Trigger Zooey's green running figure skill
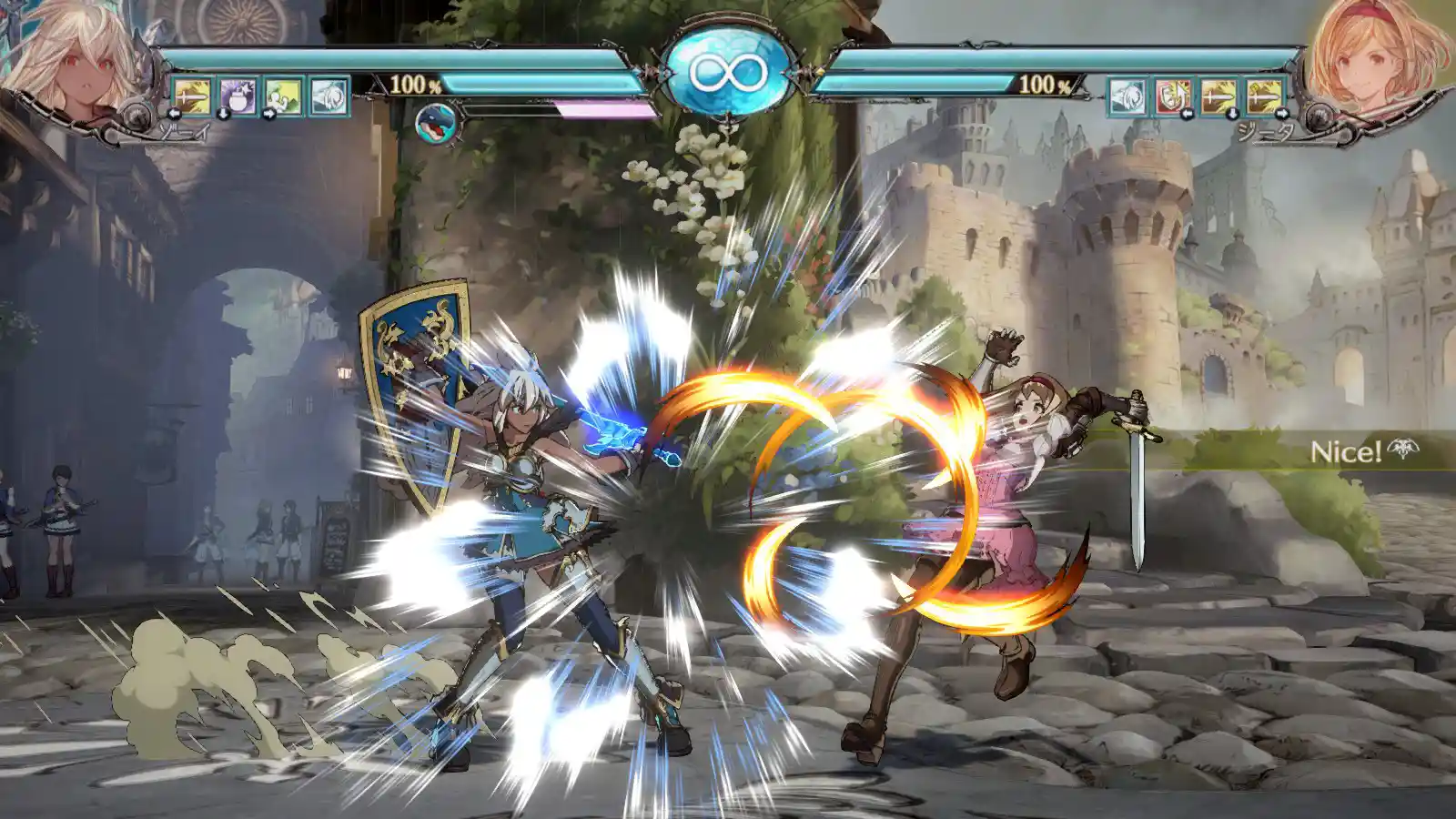1456x819 pixels. (283, 96)
